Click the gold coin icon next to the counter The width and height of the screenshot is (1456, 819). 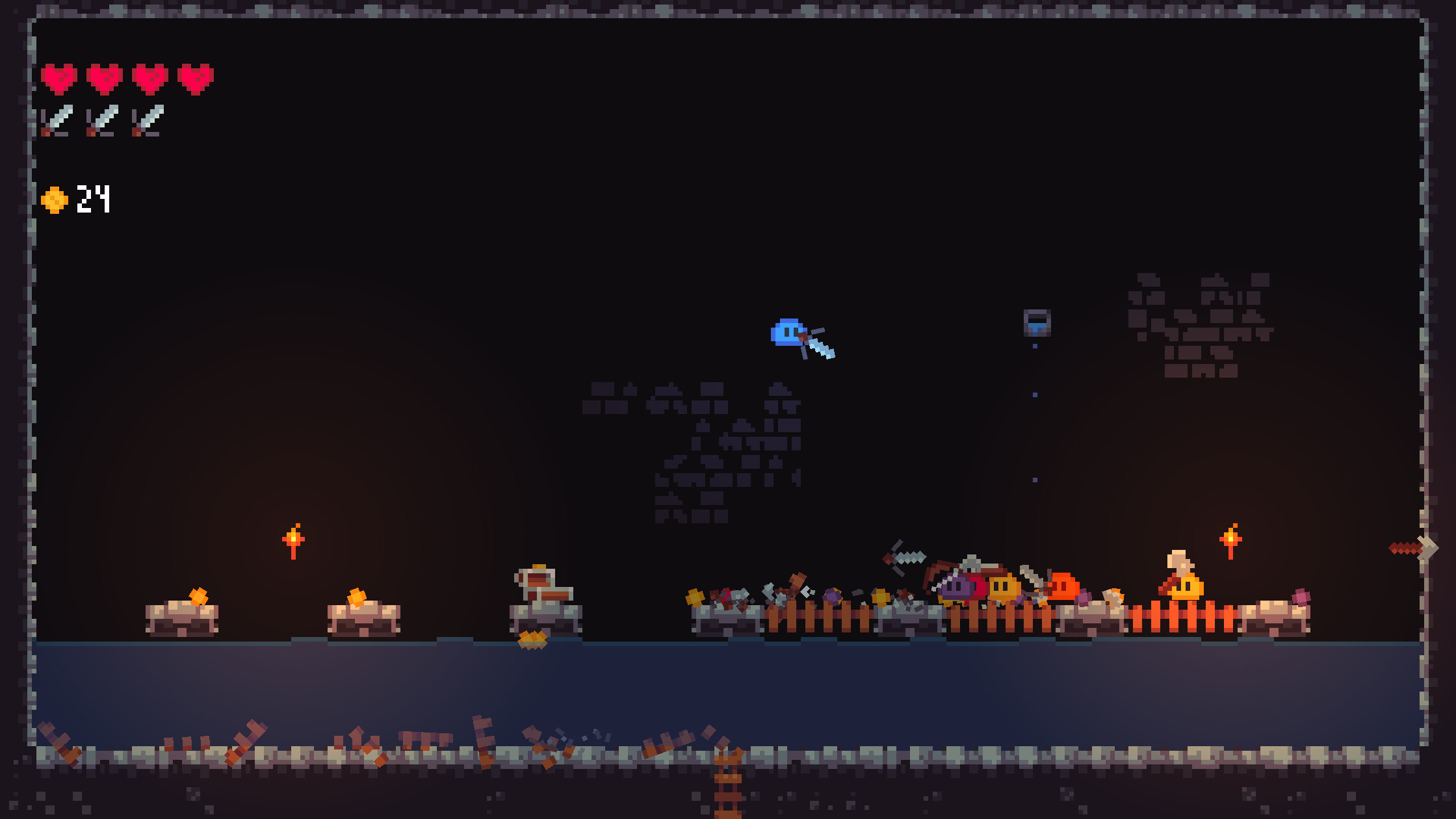click(54, 198)
